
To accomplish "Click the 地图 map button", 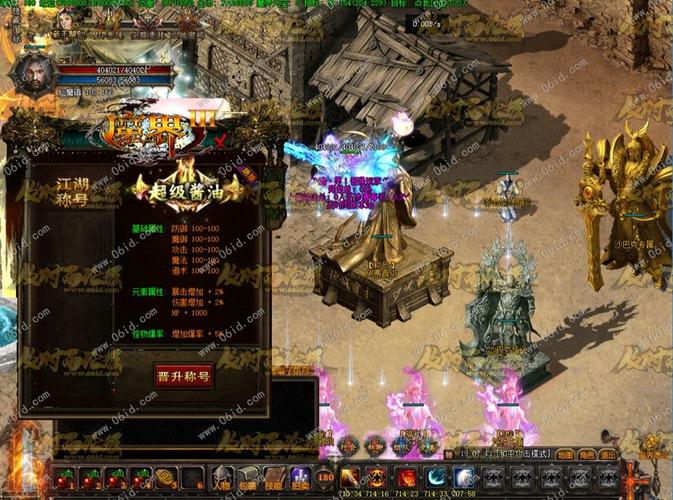I will (565, 454).
